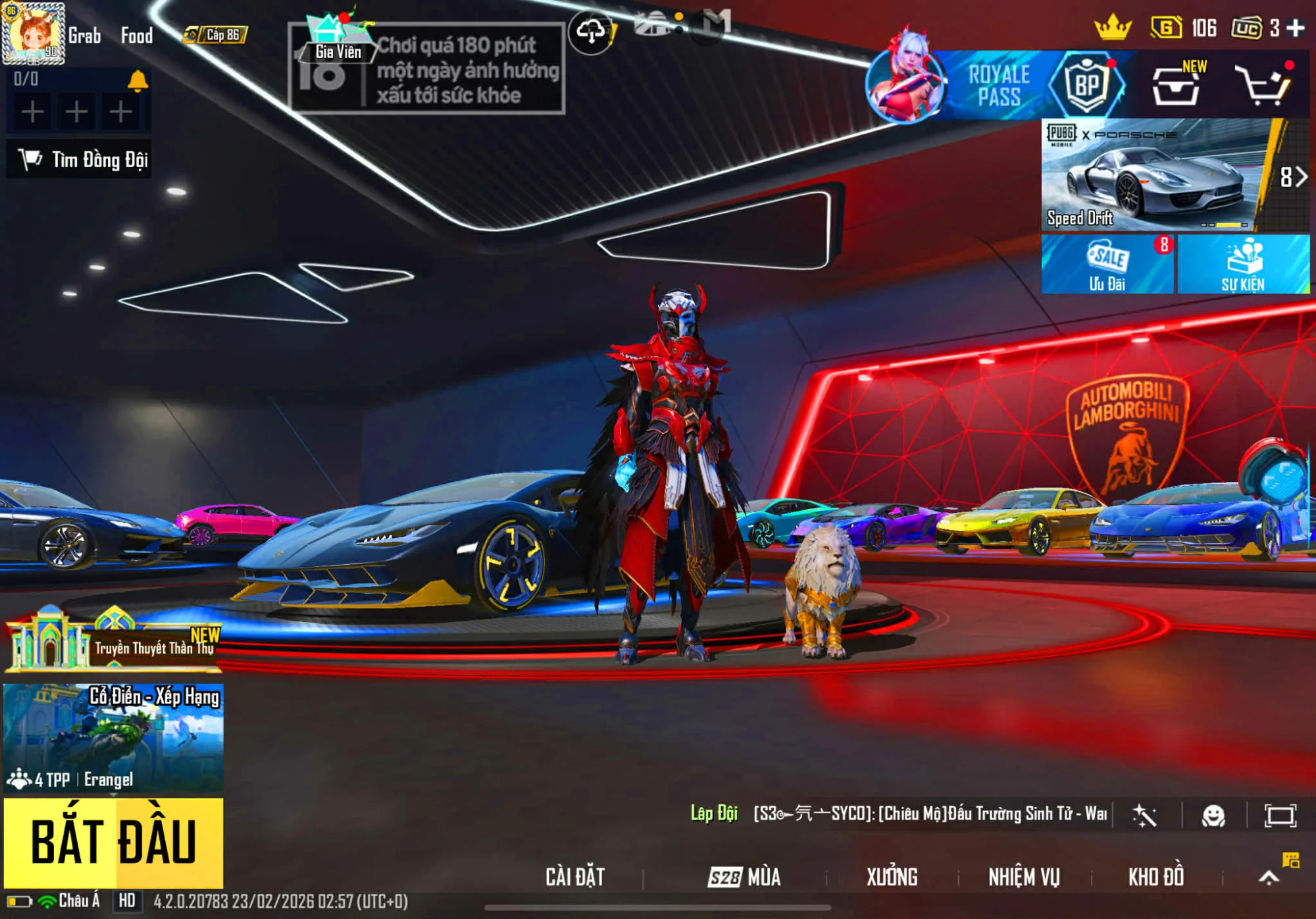Screen dimensions: 1316x919
Task: Open the Truyền Thuyết Thần Thụ event banner
Action: pyautogui.click(x=113, y=641)
